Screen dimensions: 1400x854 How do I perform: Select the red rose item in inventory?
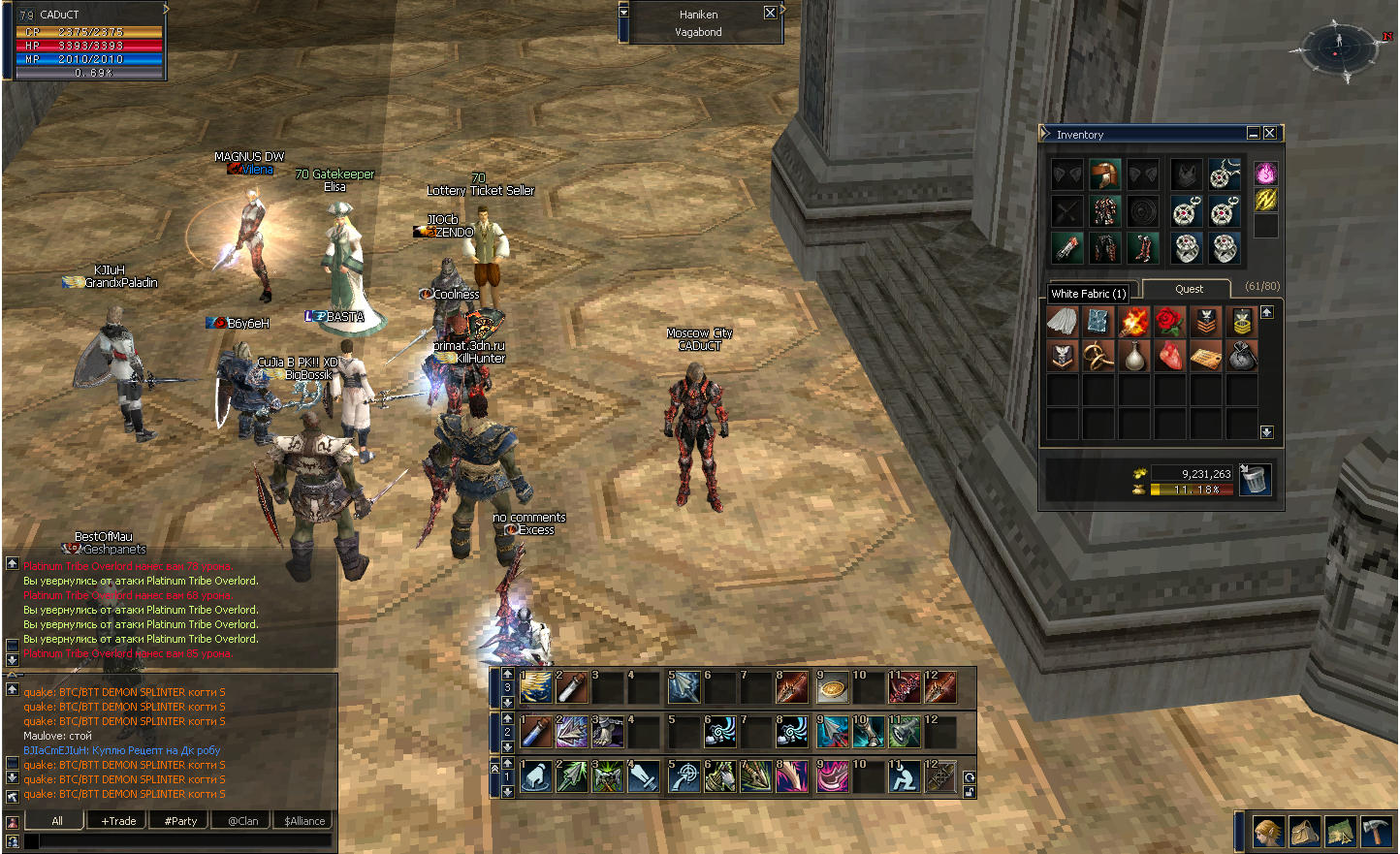coord(1170,321)
